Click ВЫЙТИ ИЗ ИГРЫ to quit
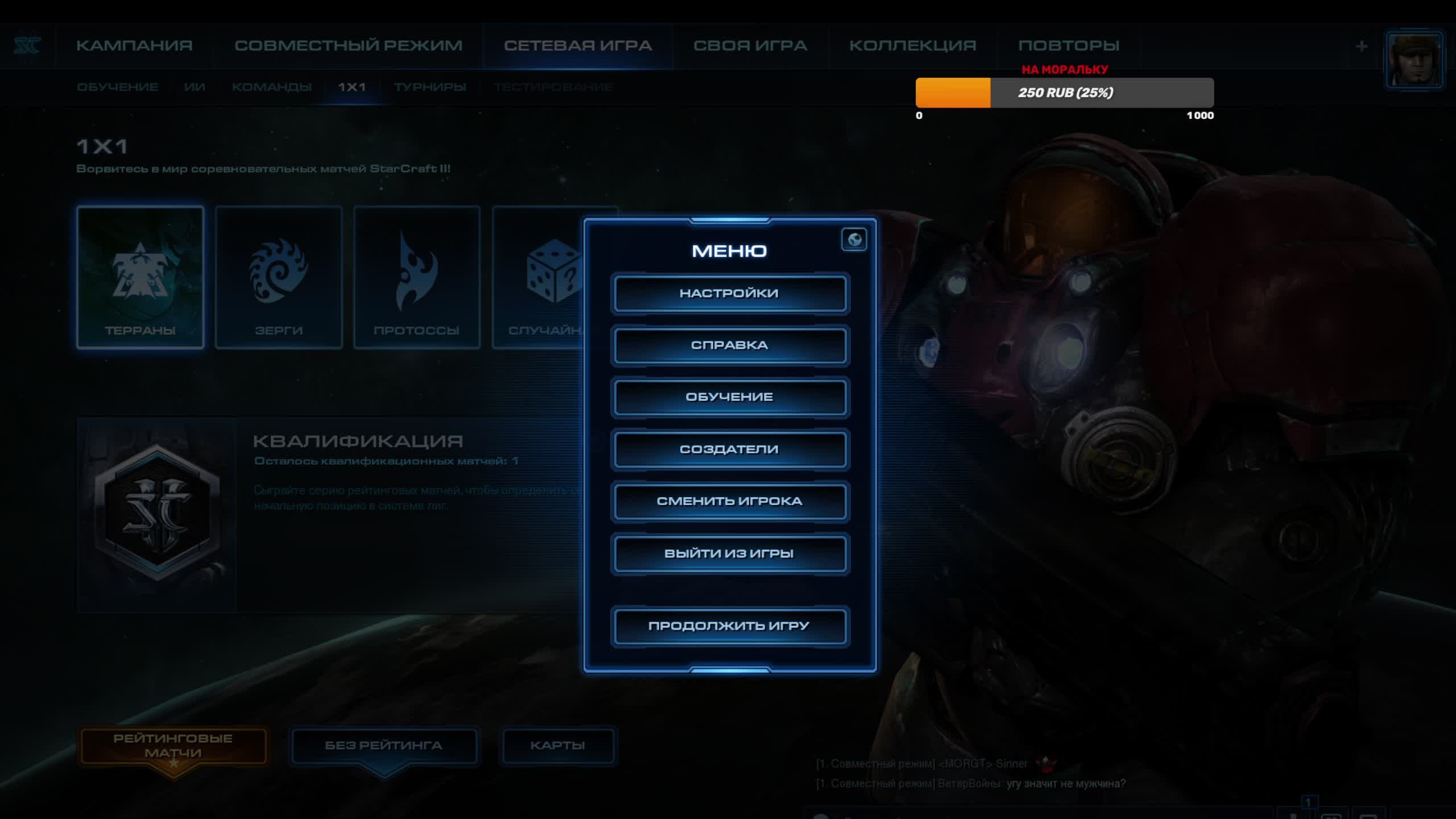This screenshot has width=1456, height=819. click(730, 553)
